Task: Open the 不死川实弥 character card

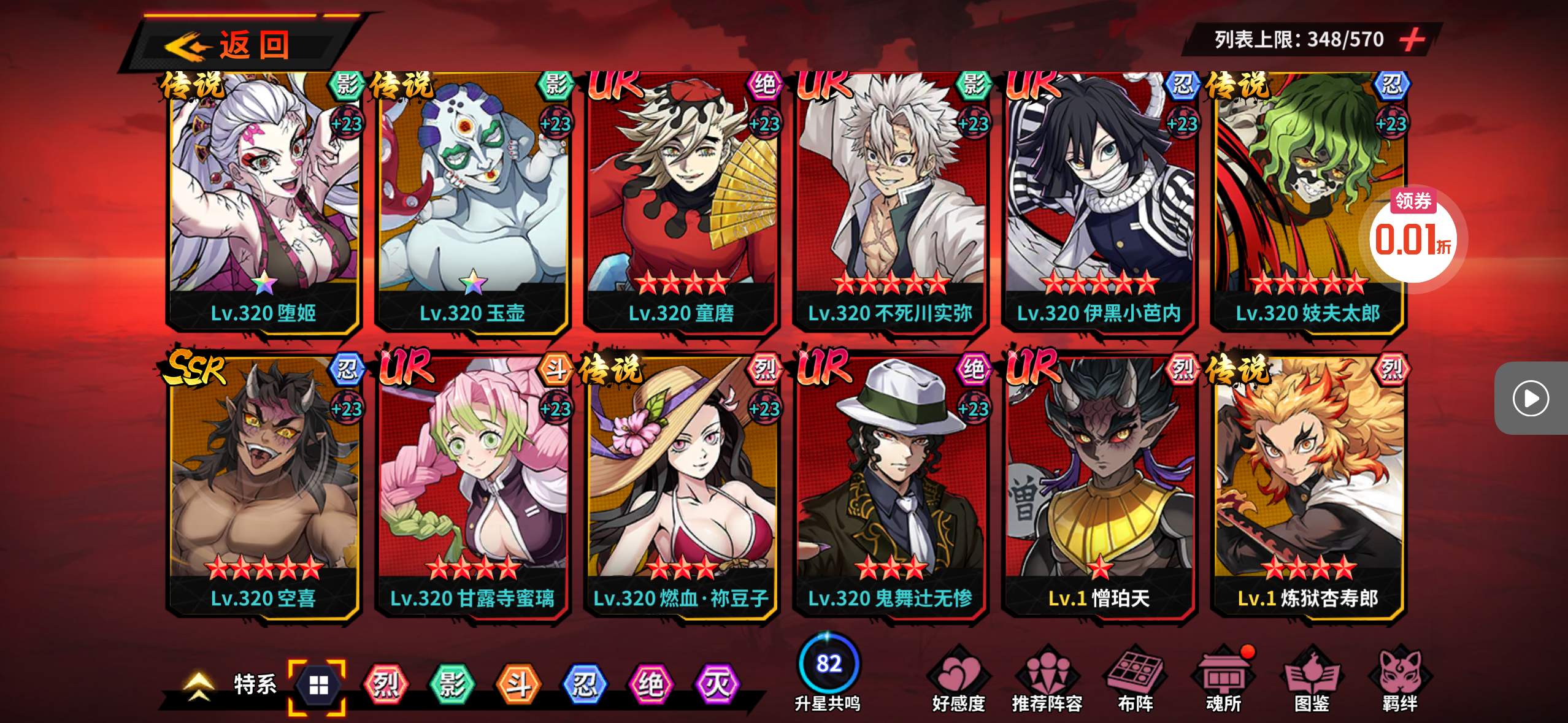Action: 890,202
